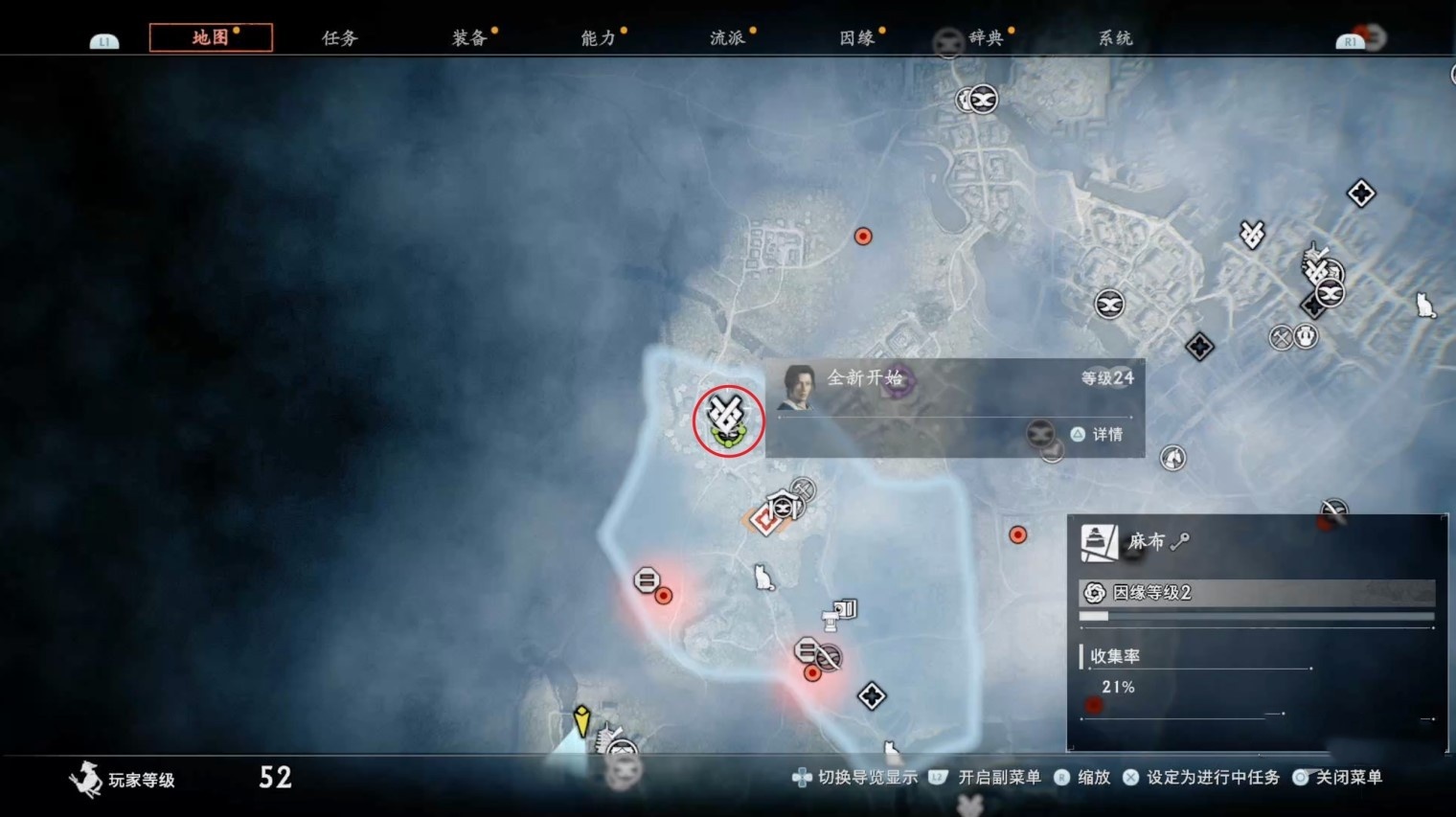Go to the 流派 combat styles tab
The height and width of the screenshot is (817, 1456).
coord(727,38)
